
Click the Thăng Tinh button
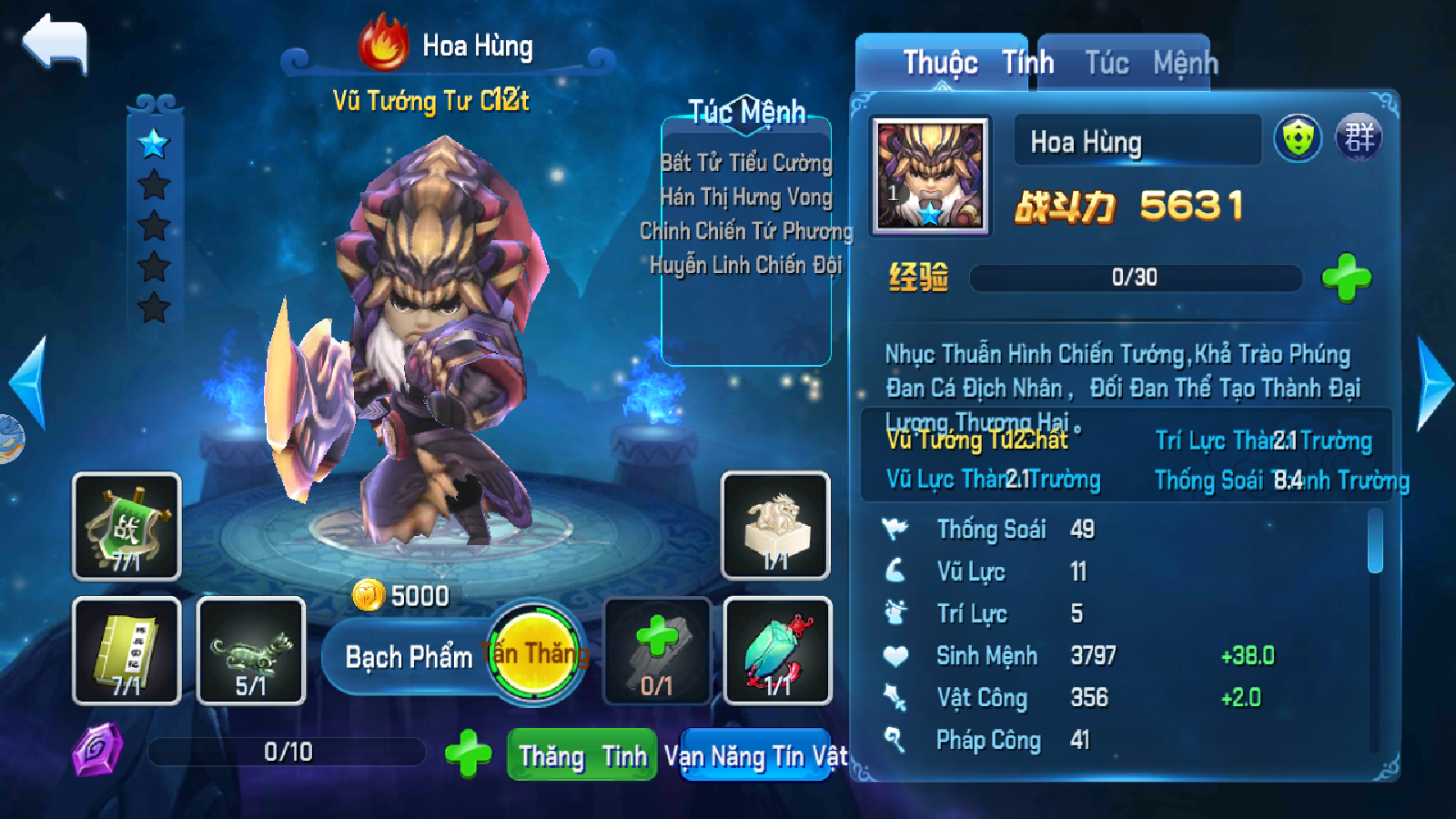point(582,755)
